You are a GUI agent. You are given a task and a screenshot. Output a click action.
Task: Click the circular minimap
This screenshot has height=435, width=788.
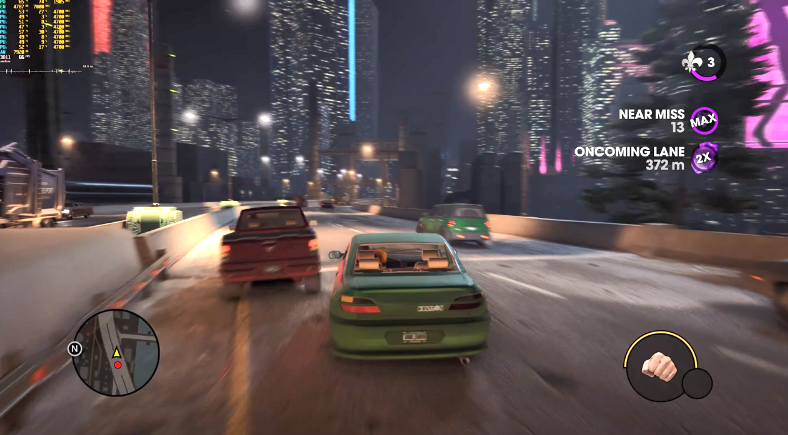click(x=116, y=352)
